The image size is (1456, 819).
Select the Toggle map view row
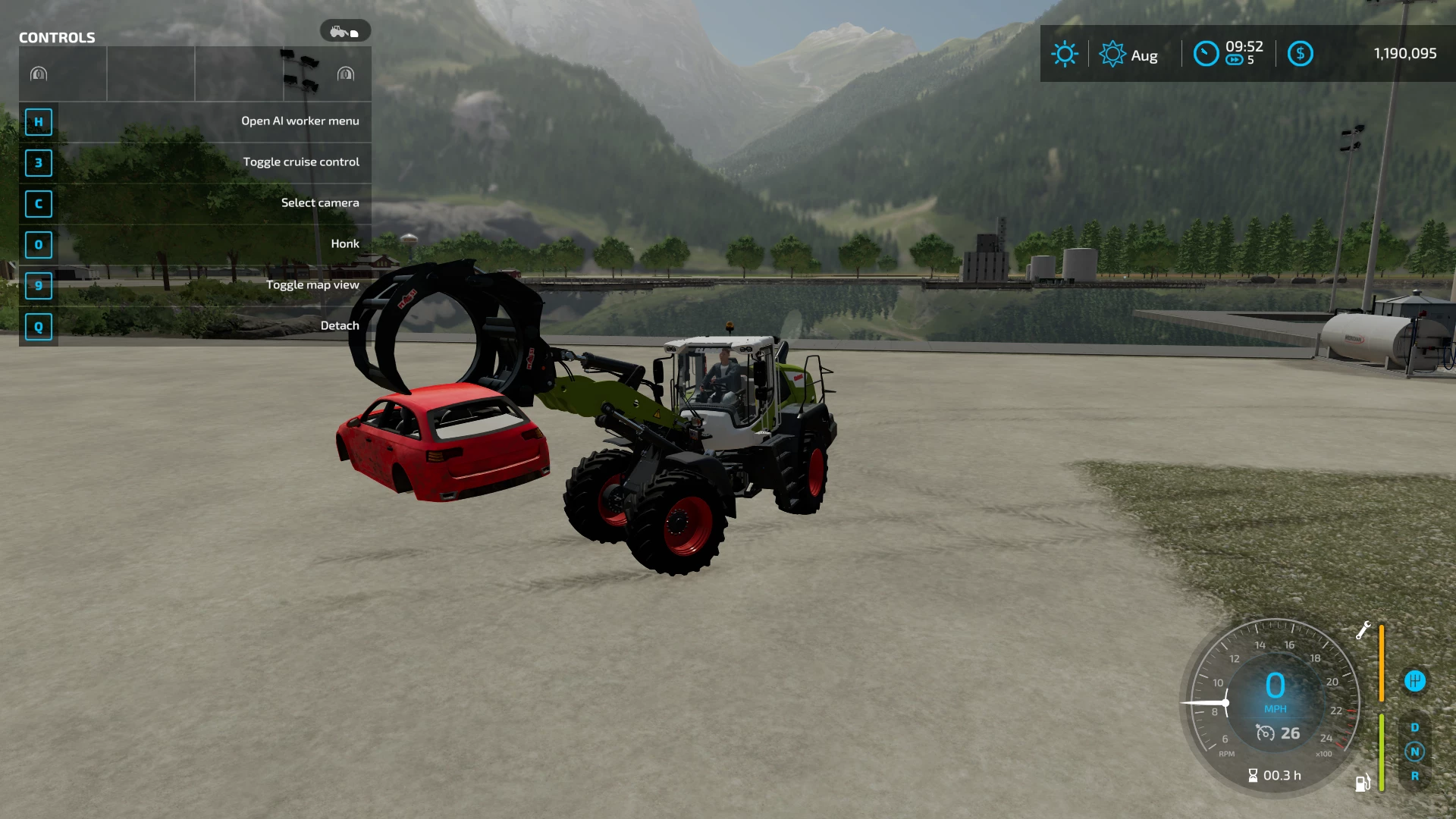click(195, 285)
